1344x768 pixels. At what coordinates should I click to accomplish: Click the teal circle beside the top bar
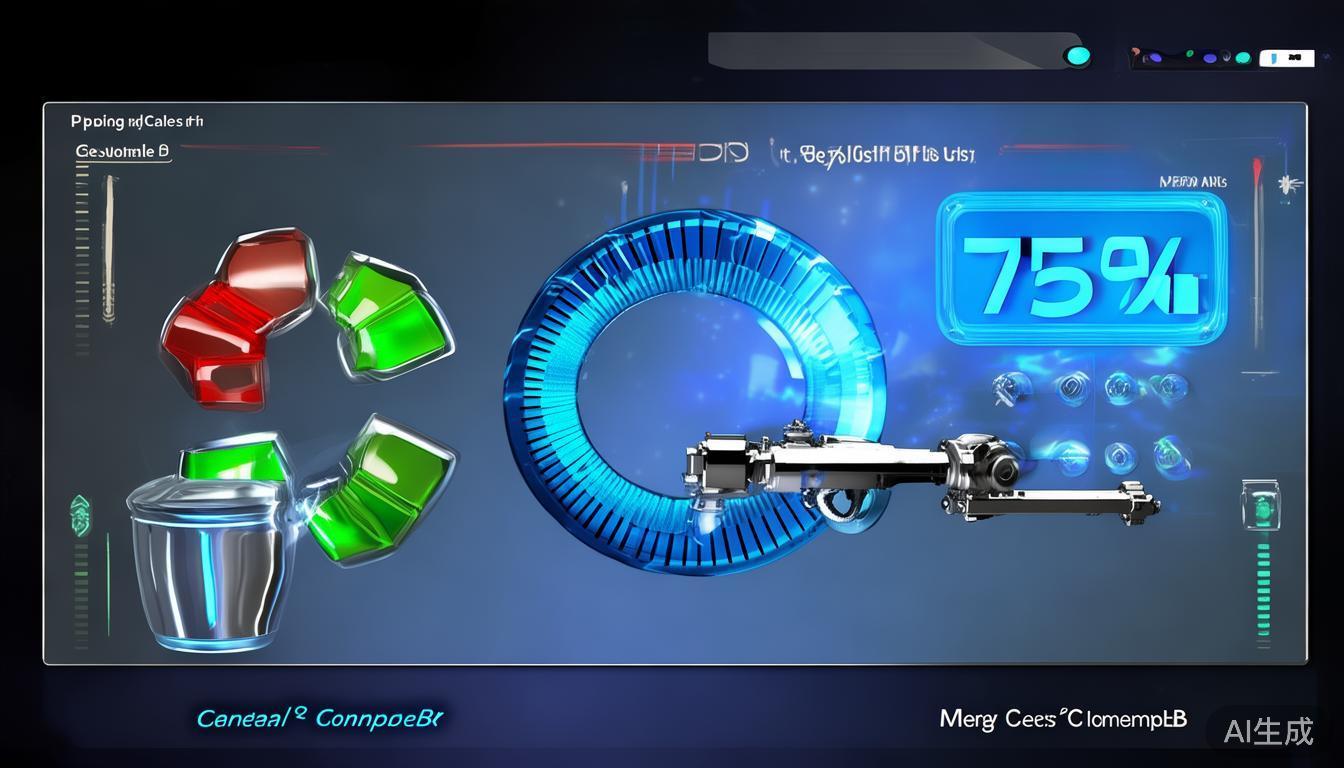point(1077,55)
